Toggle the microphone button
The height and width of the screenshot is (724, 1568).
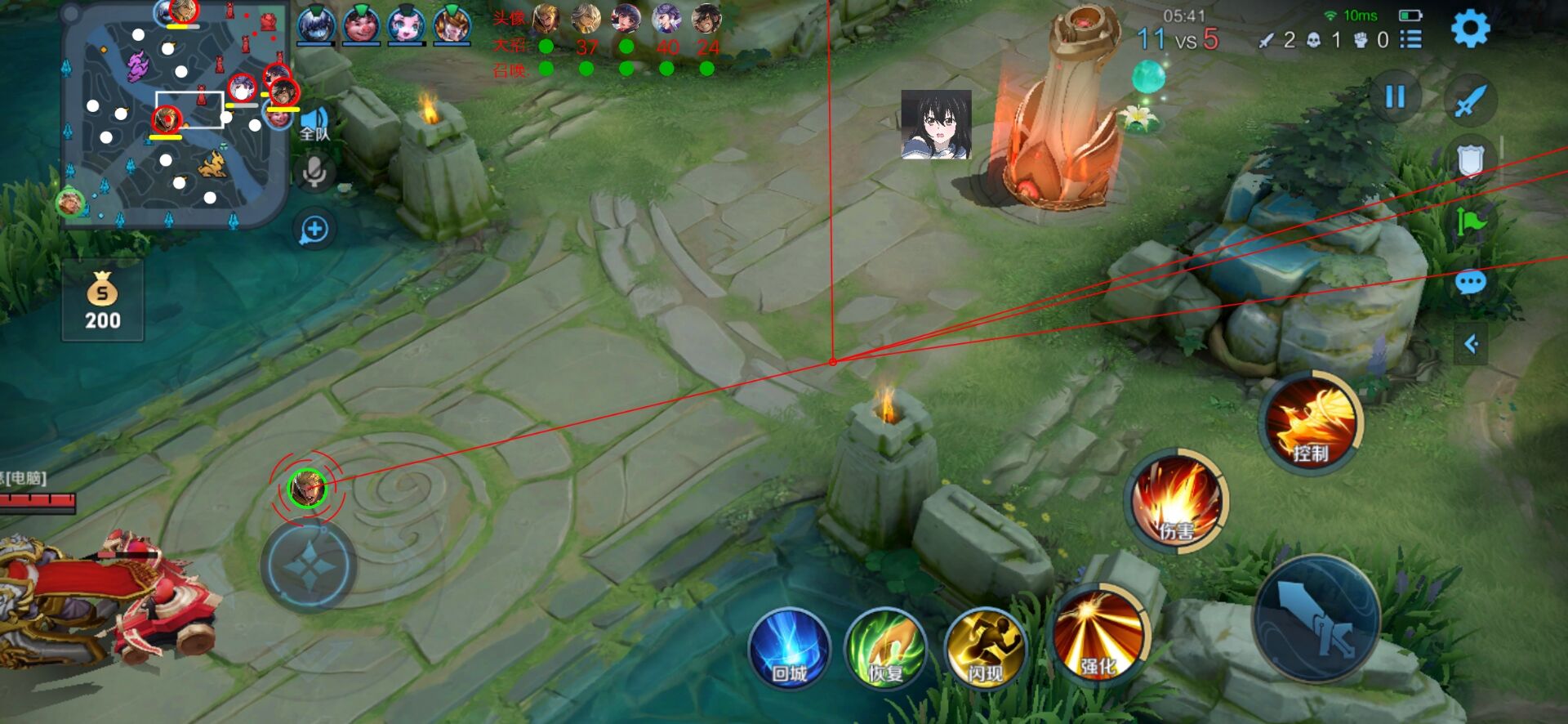pos(314,173)
